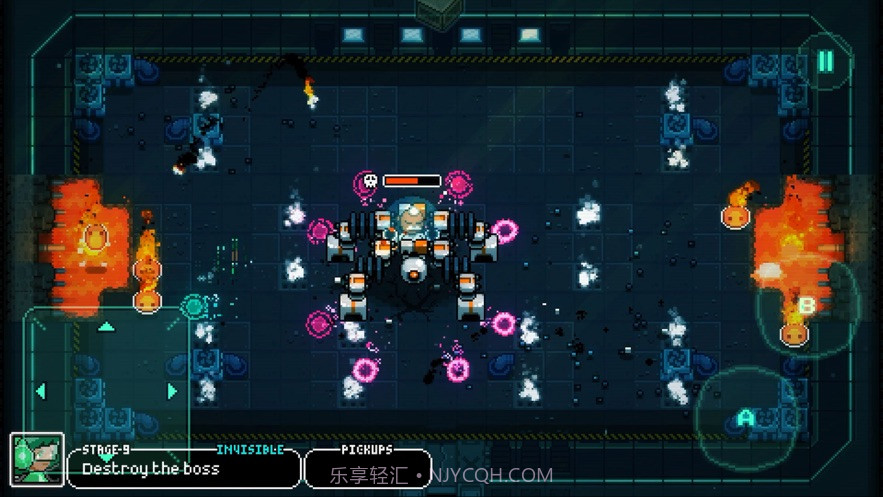Tap the A action button
This screenshot has width=883, height=497.
point(745,418)
